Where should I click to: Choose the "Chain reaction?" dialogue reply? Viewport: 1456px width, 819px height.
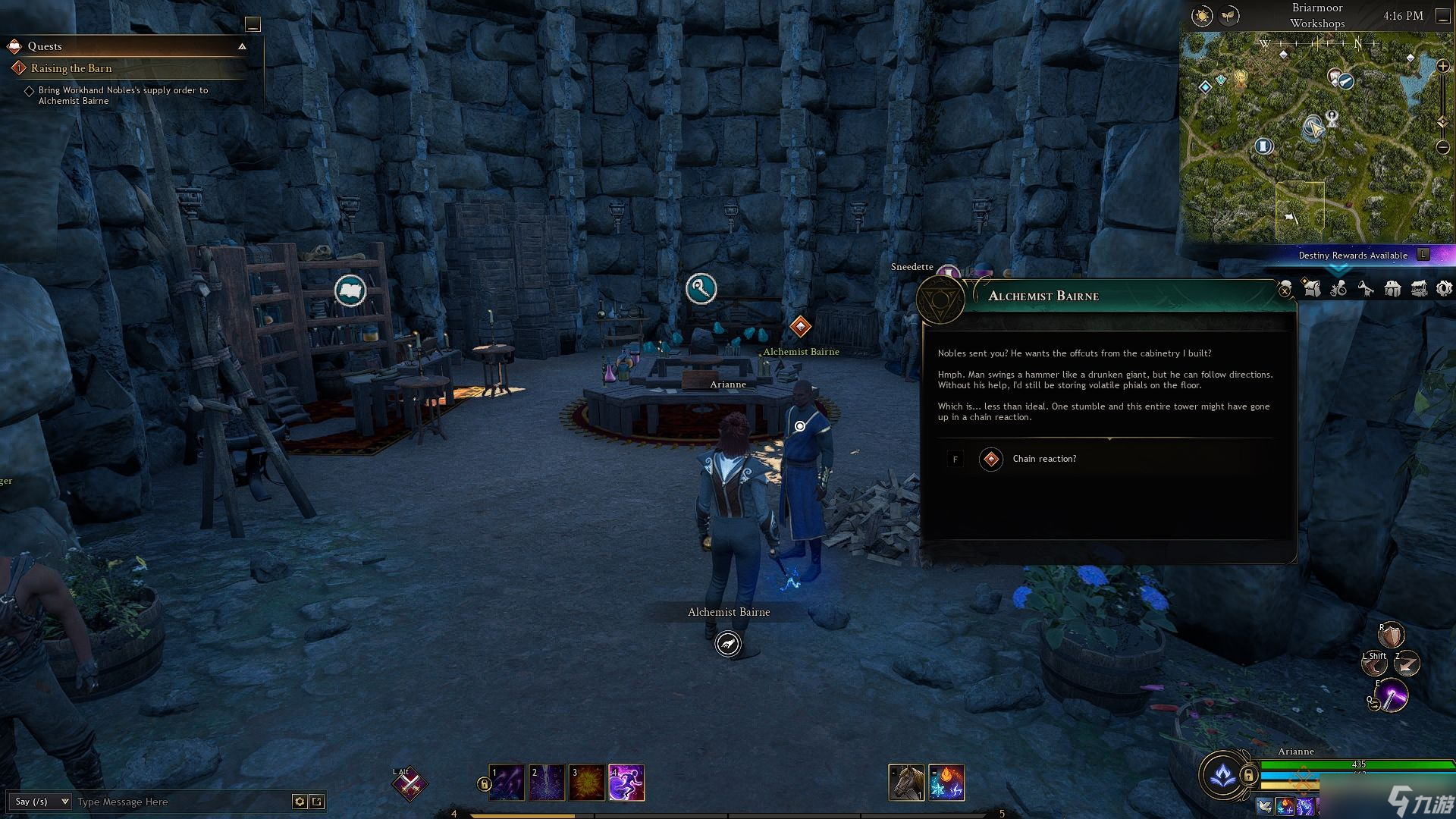(x=1043, y=459)
